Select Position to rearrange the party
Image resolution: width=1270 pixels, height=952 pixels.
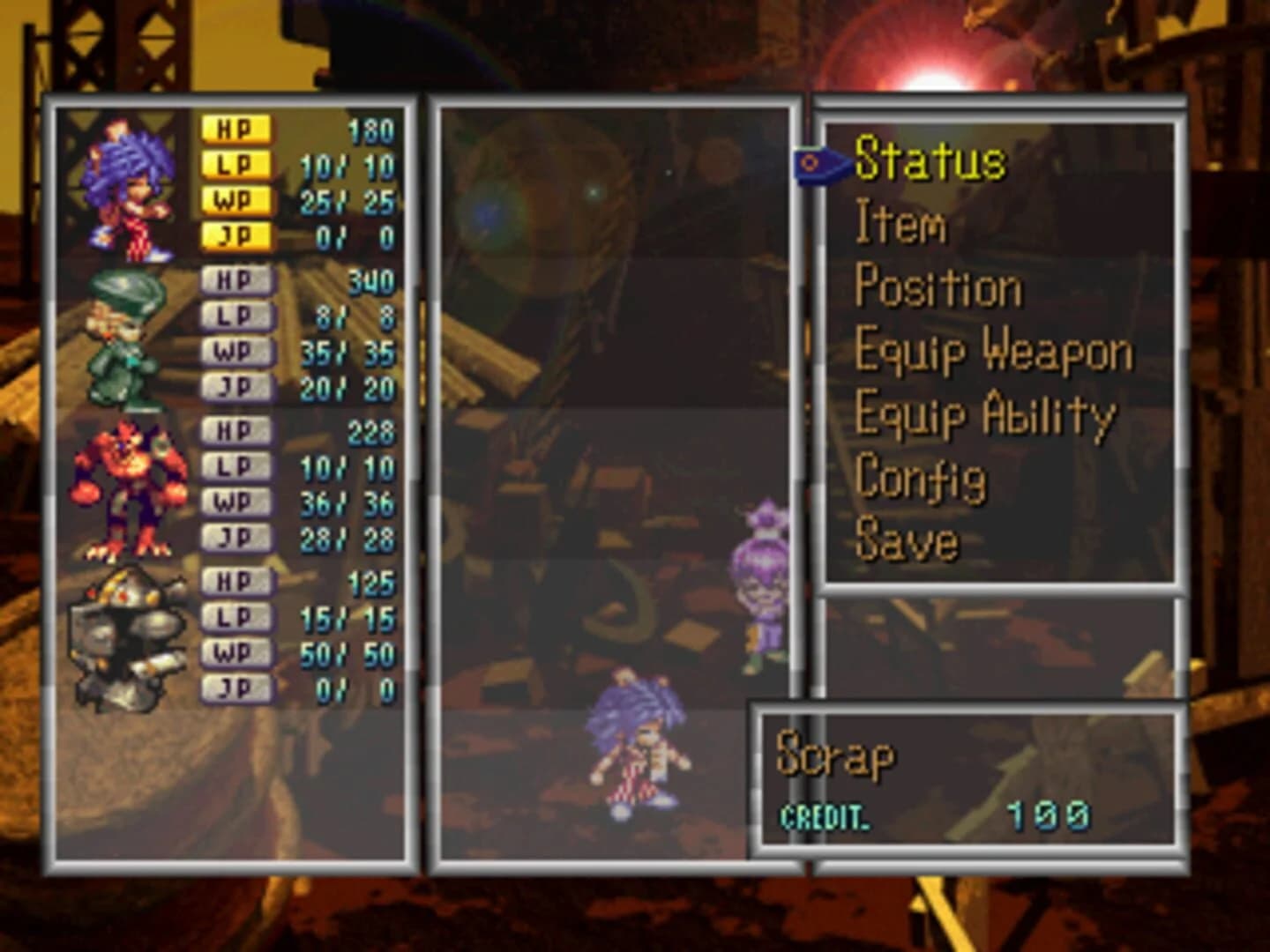point(939,286)
